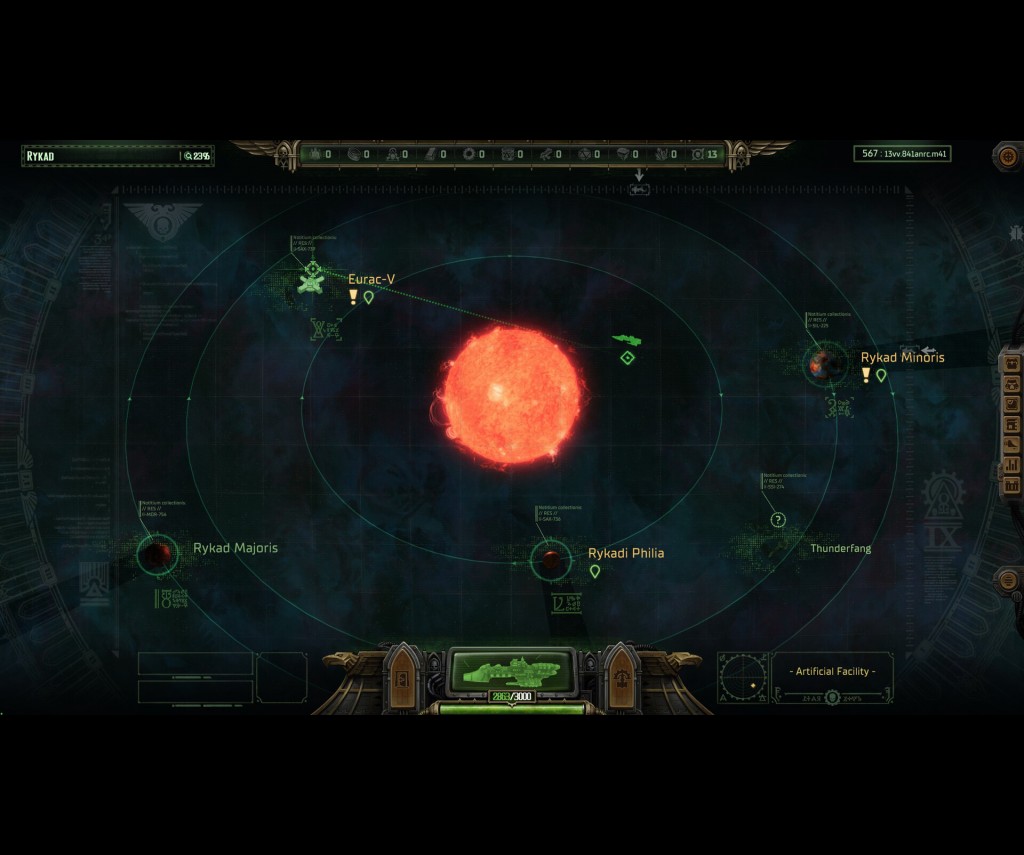Click the top icon in the right sidebar
The width and height of the screenshot is (1024, 855).
(x=1011, y=363)
